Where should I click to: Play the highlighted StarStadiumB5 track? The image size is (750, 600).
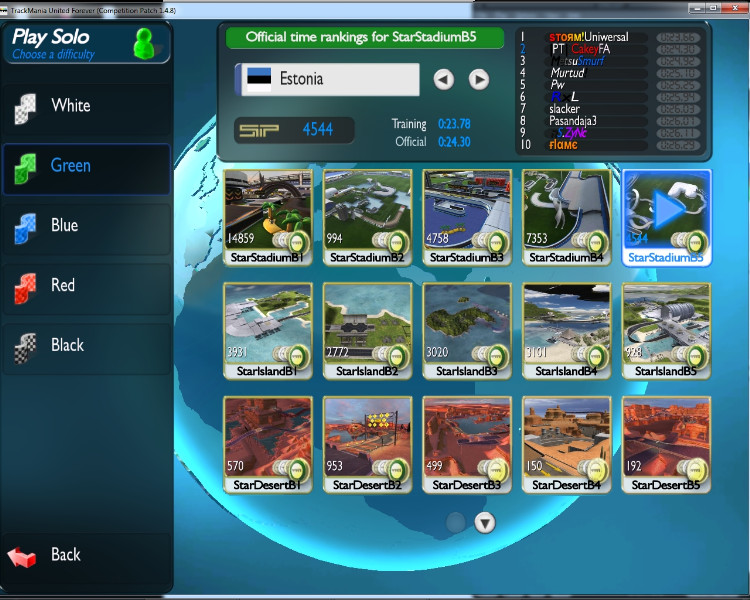667,215
